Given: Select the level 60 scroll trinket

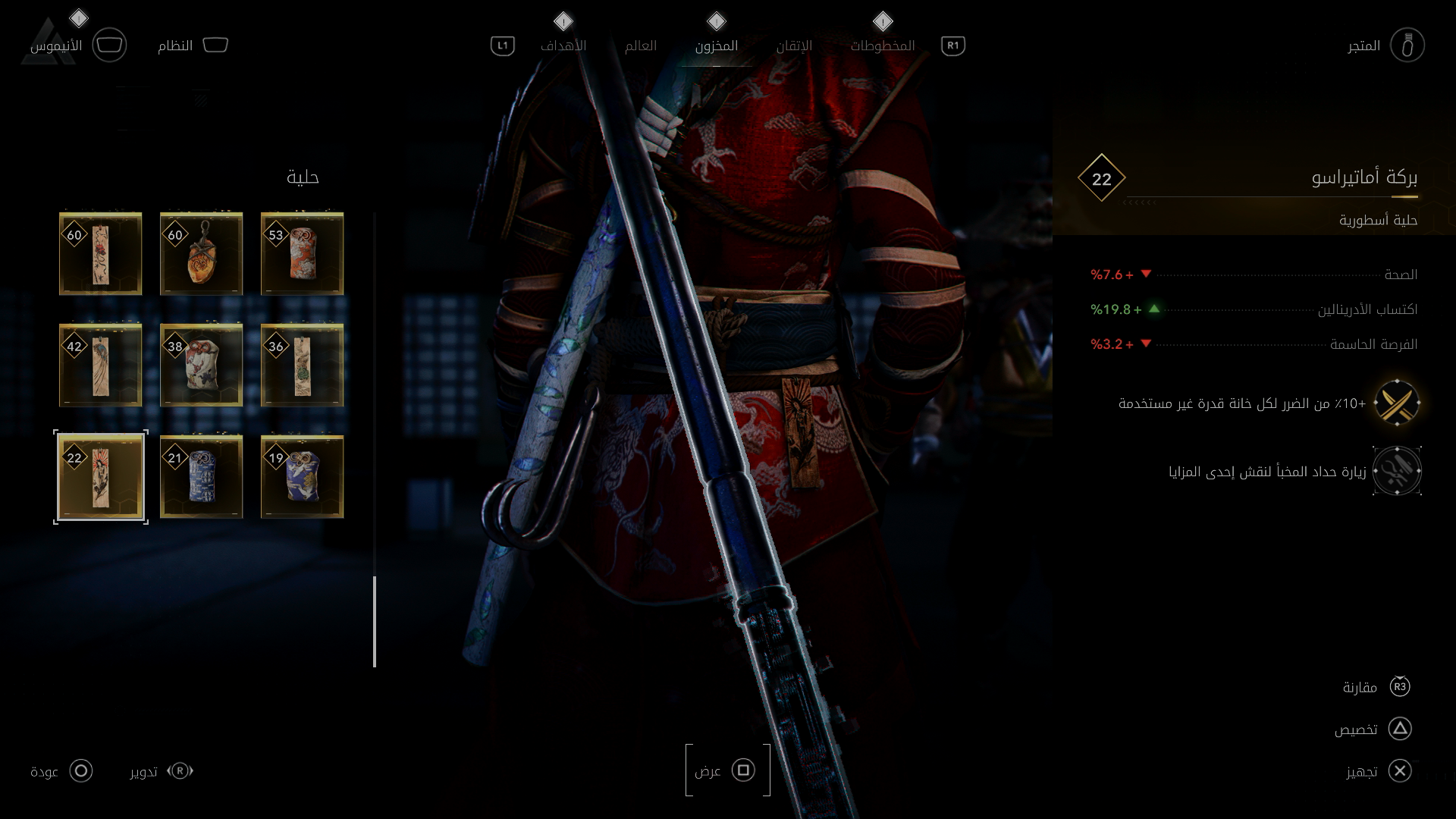Looking at the screenshot, I should [101, 254].
